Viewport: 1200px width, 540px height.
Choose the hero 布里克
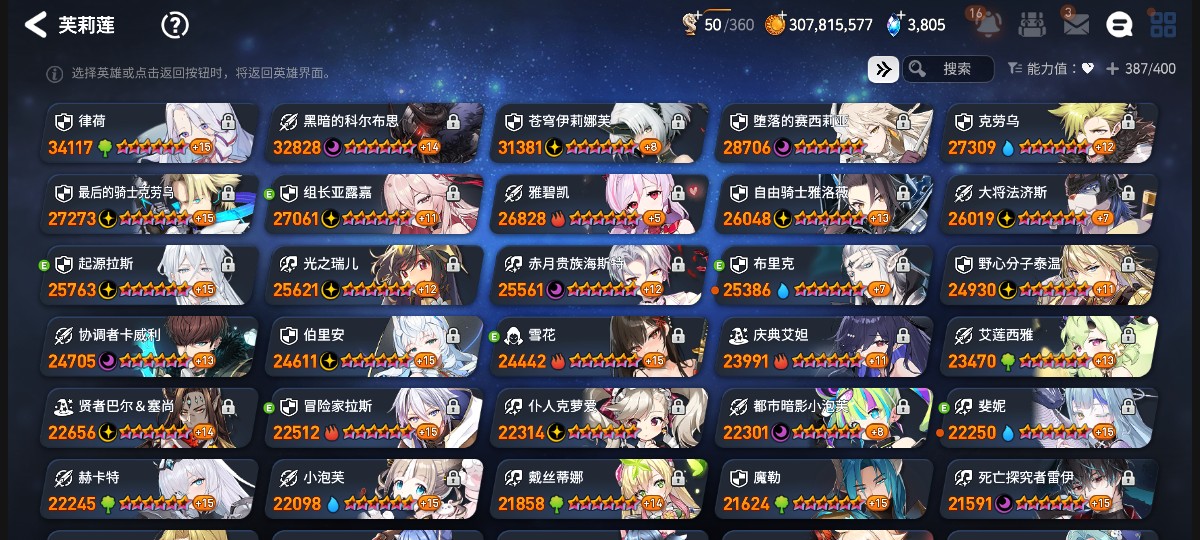pyautogui.click(x=823, y=276)
